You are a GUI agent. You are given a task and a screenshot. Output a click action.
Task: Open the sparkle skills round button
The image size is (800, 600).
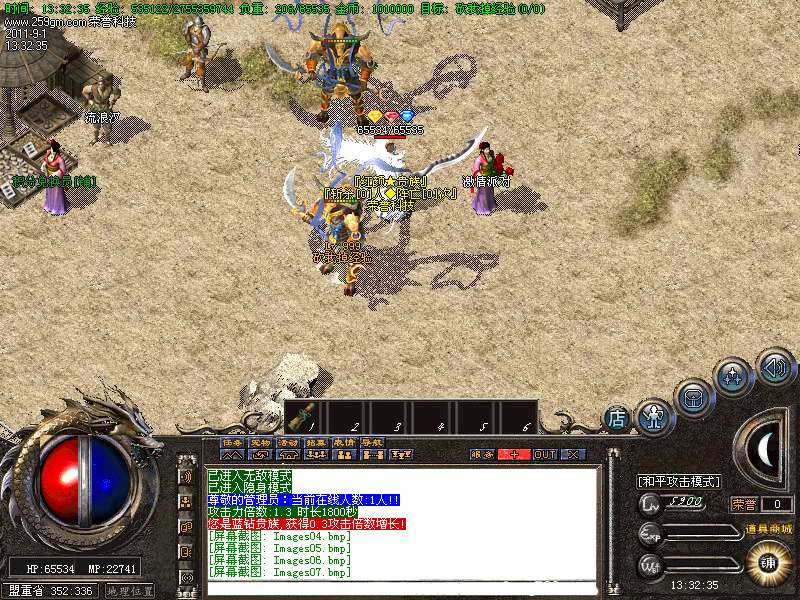(733, 377)
